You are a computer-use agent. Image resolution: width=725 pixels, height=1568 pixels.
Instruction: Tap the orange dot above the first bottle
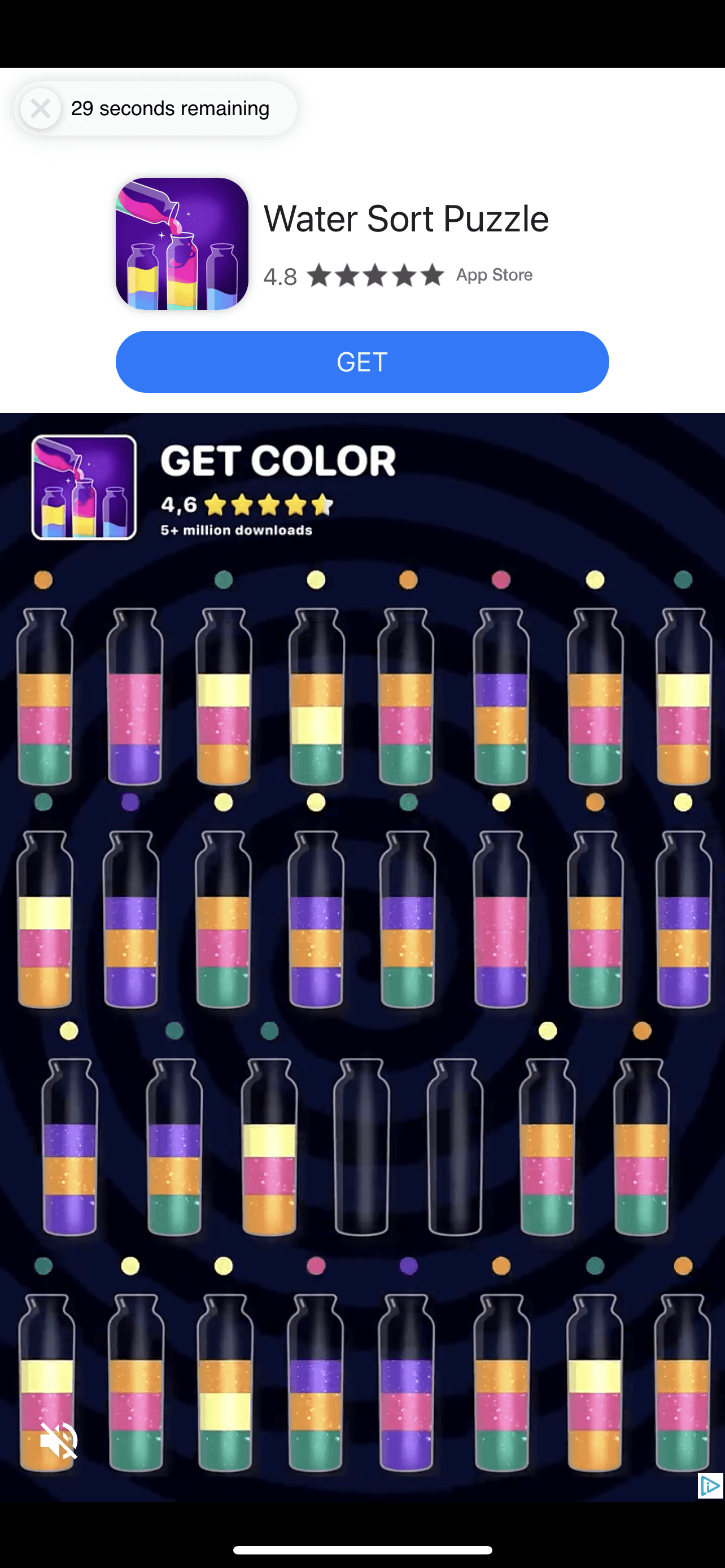[x=42, y=580]
